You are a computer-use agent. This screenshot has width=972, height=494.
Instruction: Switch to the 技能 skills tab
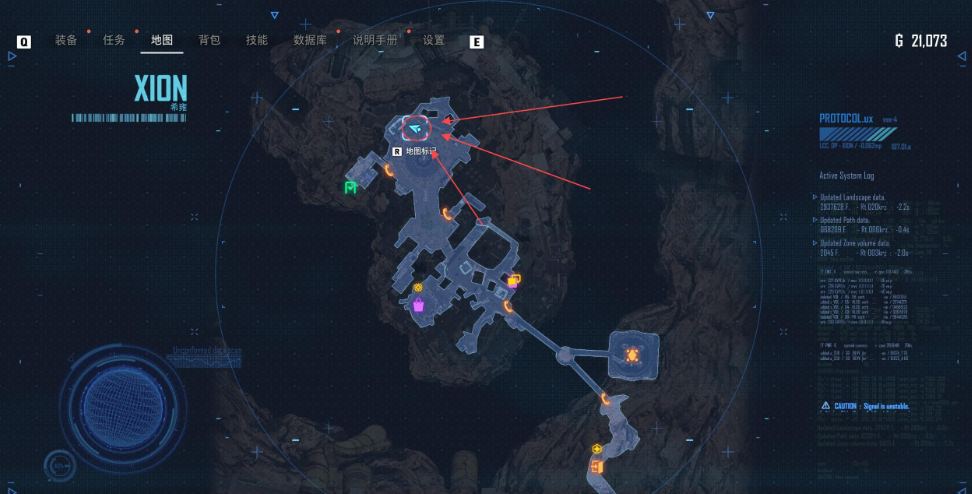257,41
